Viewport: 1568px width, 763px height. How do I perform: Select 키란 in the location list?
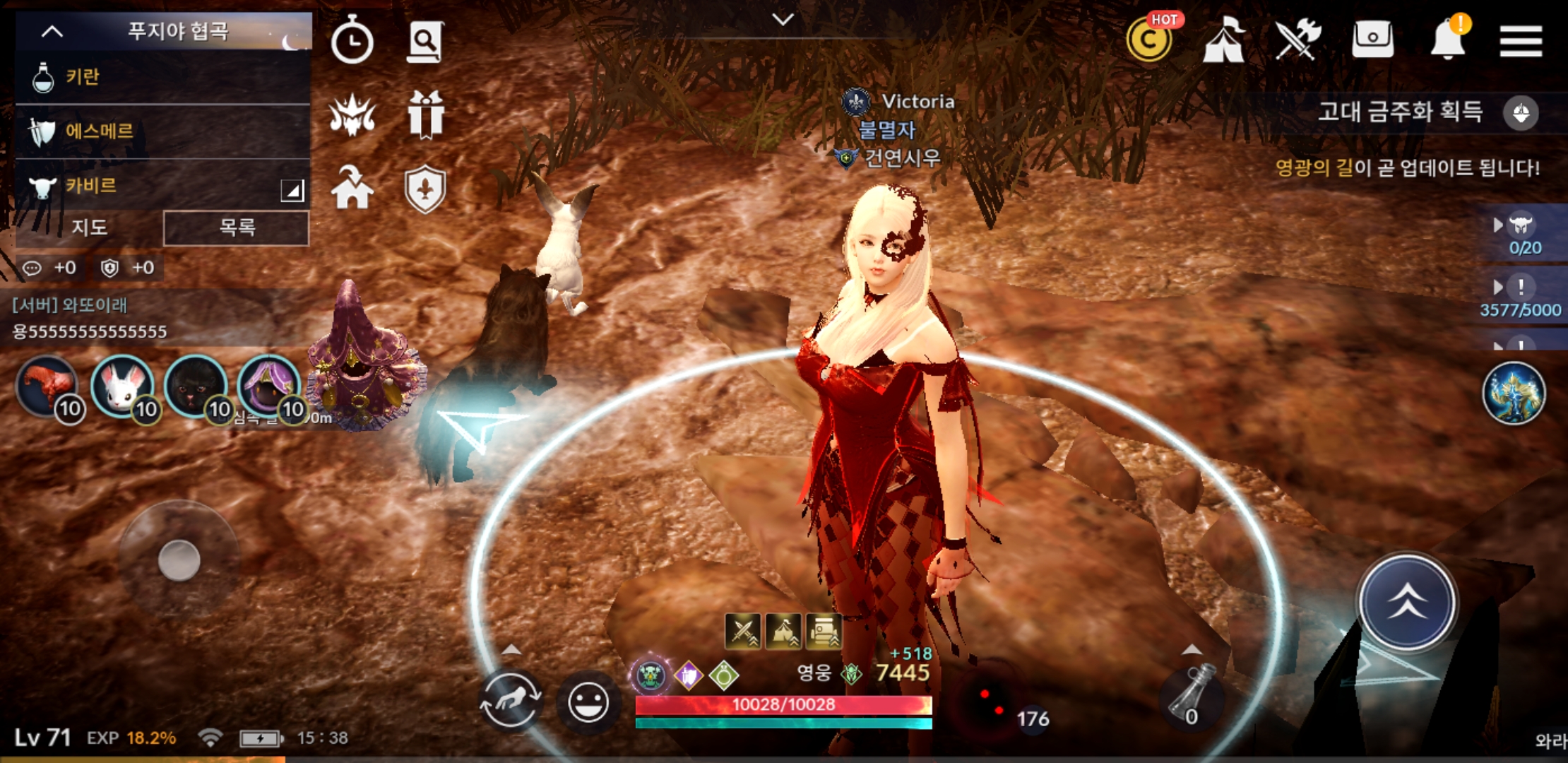click(162, 77)
